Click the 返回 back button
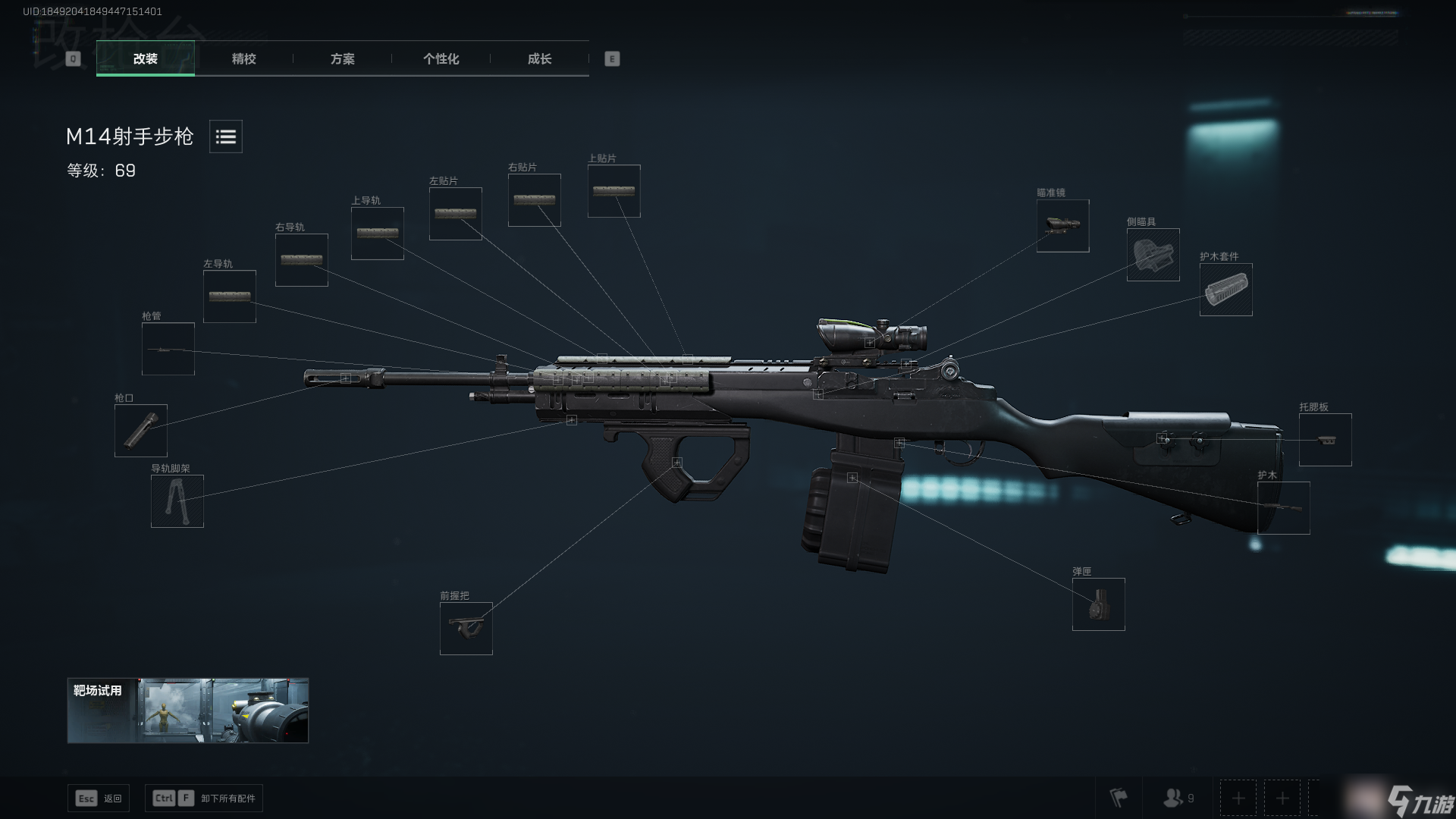Viewport: 1456px width, 819px height. [x=99, y=799]
